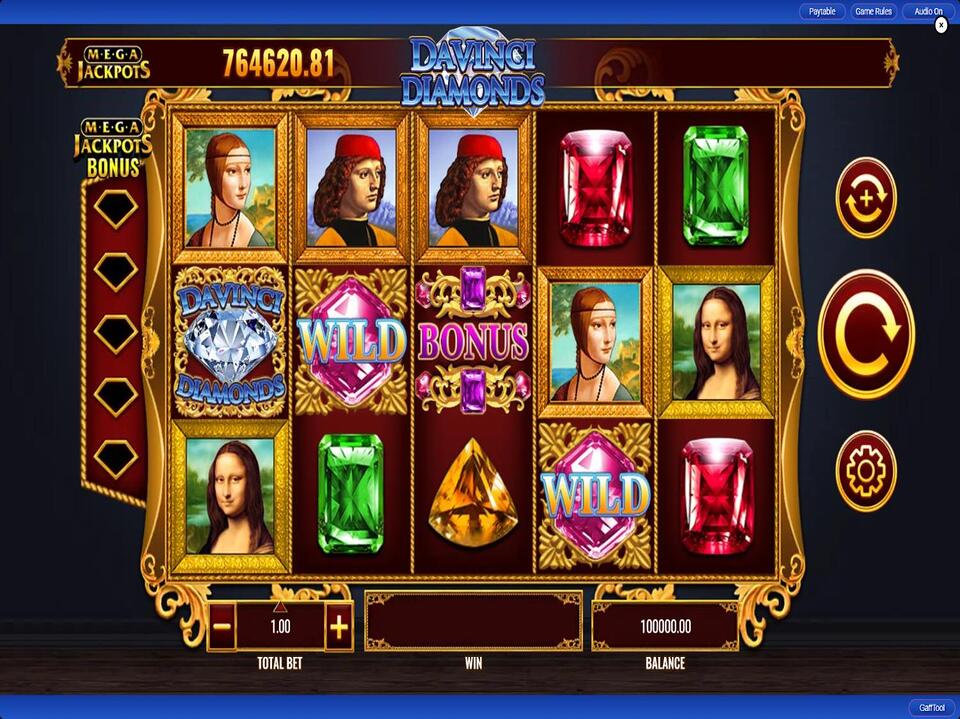Close the game with the X button

(x=941, y=25)
